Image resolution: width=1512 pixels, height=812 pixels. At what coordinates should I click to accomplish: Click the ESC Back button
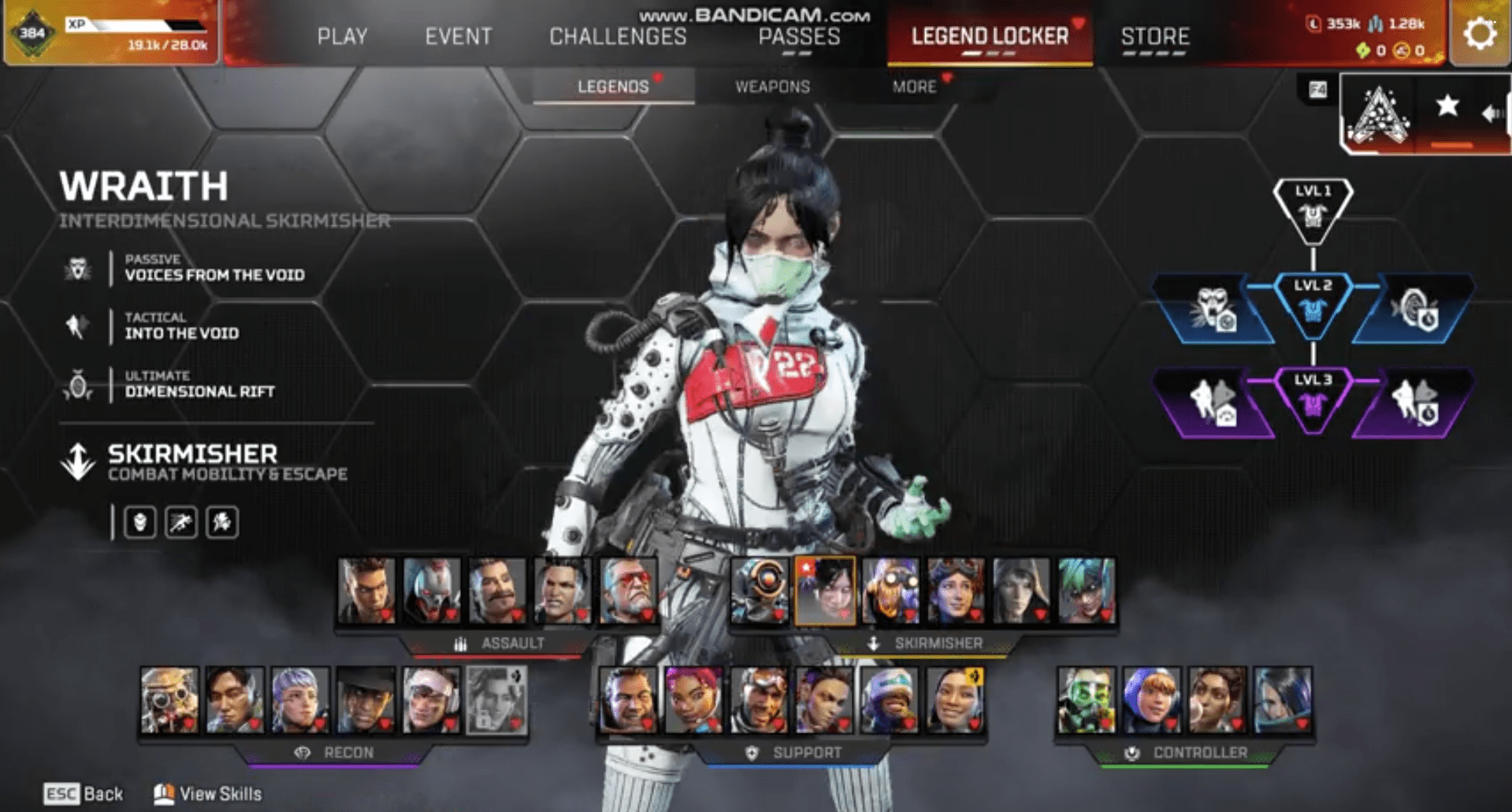tap(83, 793)
